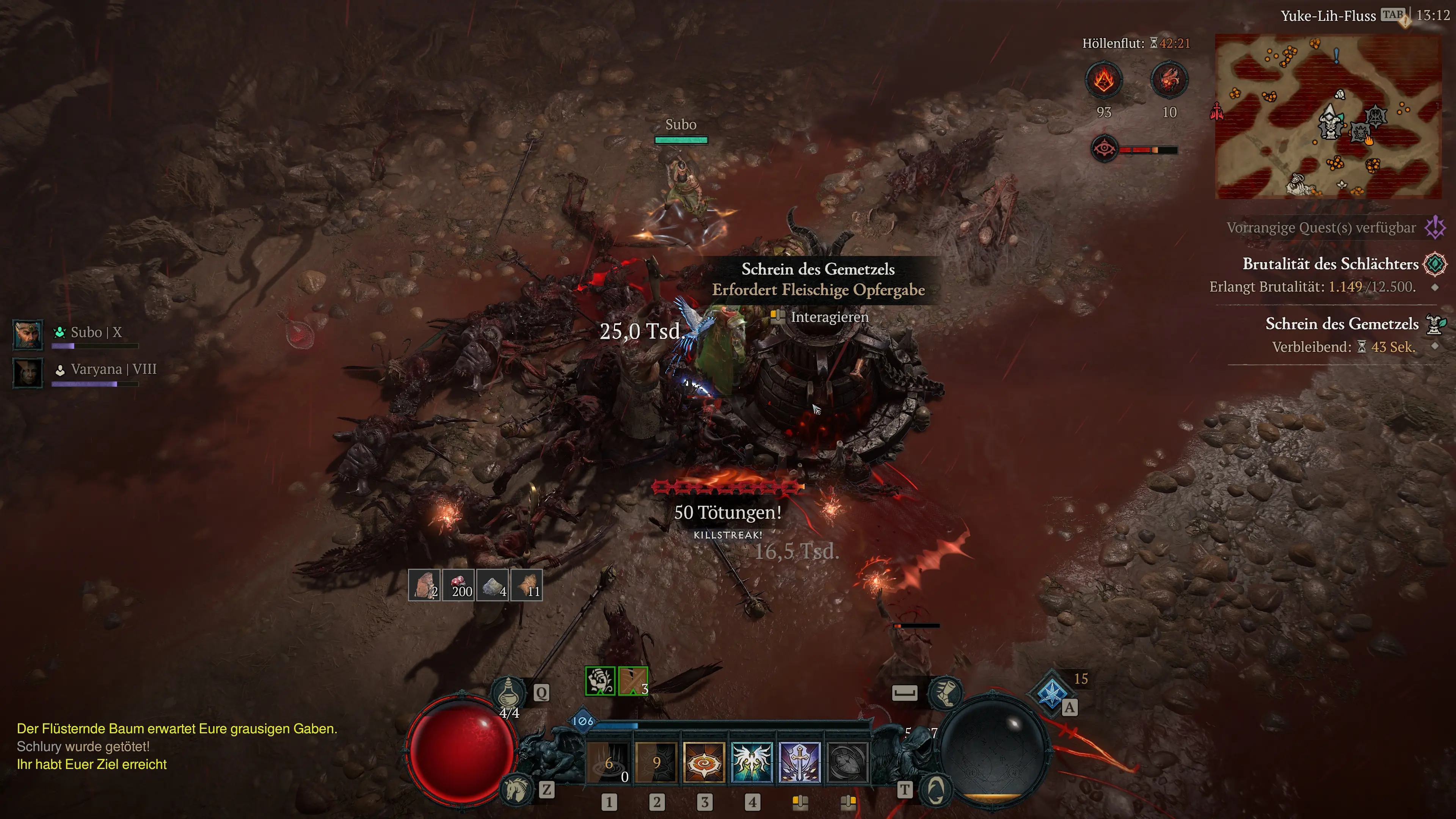1456x819 pixels.
Task: Select the greyed-out shield skill slot
Action: coord(847,763)
